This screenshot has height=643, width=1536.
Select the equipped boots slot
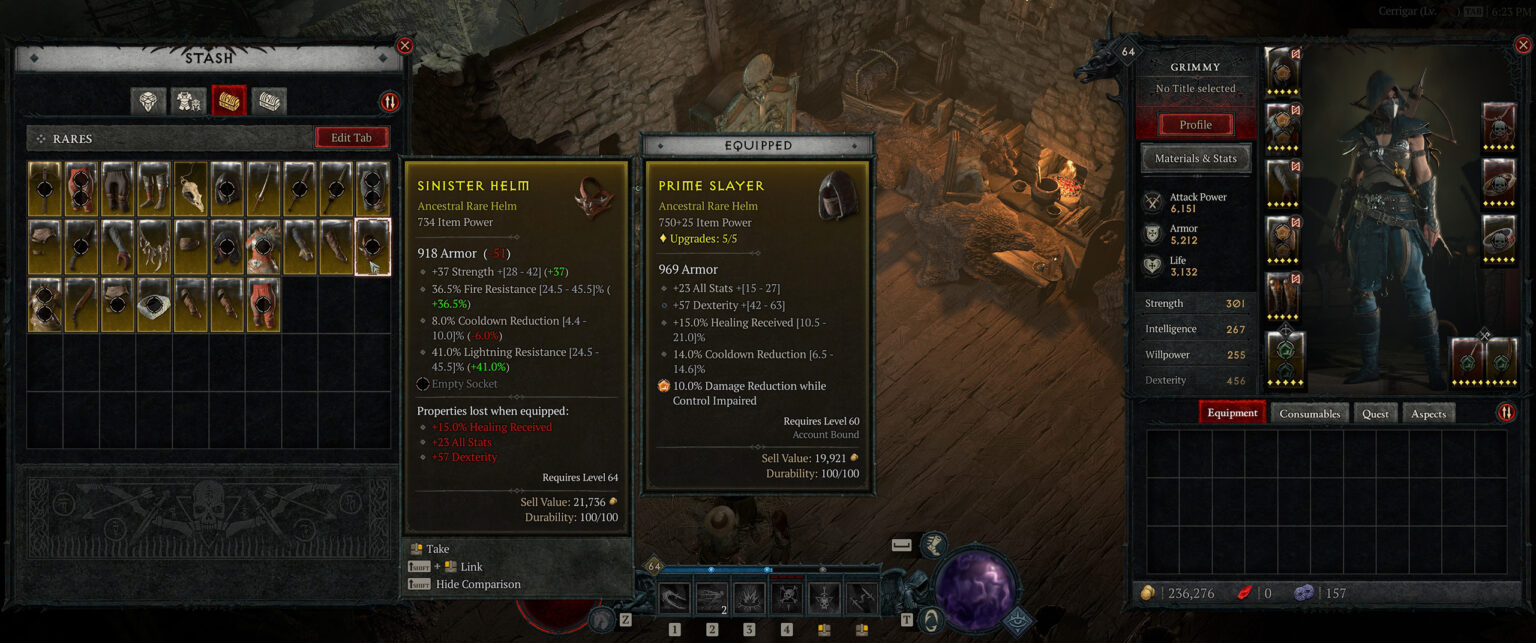(x=1283, y=295)
